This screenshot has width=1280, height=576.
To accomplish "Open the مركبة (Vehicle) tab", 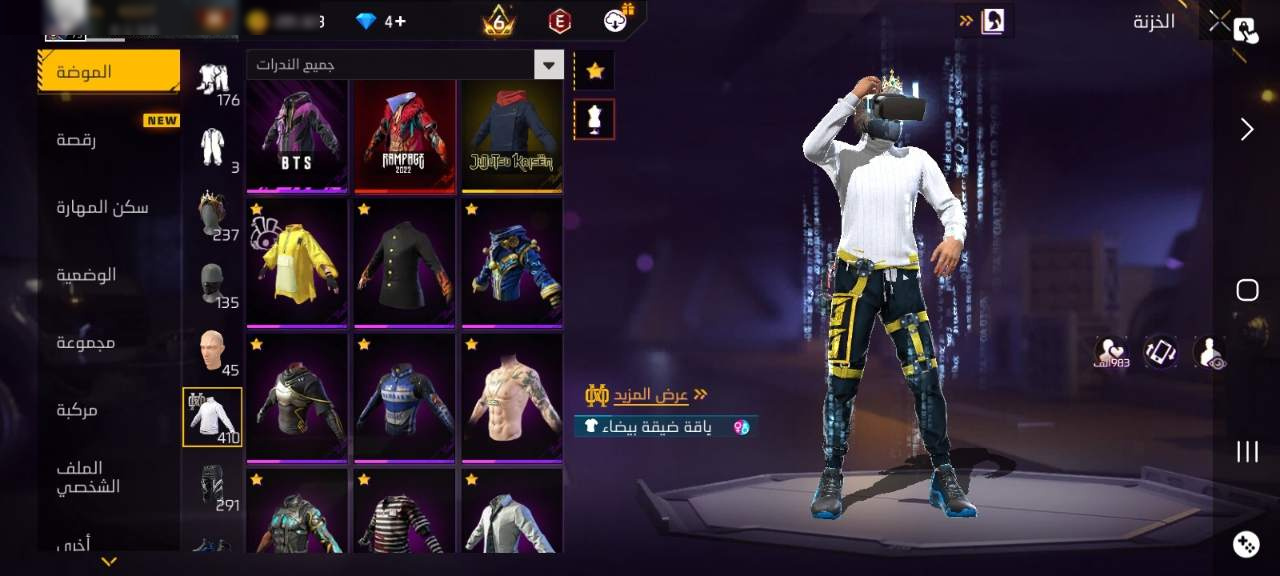I will coord(78,409).
